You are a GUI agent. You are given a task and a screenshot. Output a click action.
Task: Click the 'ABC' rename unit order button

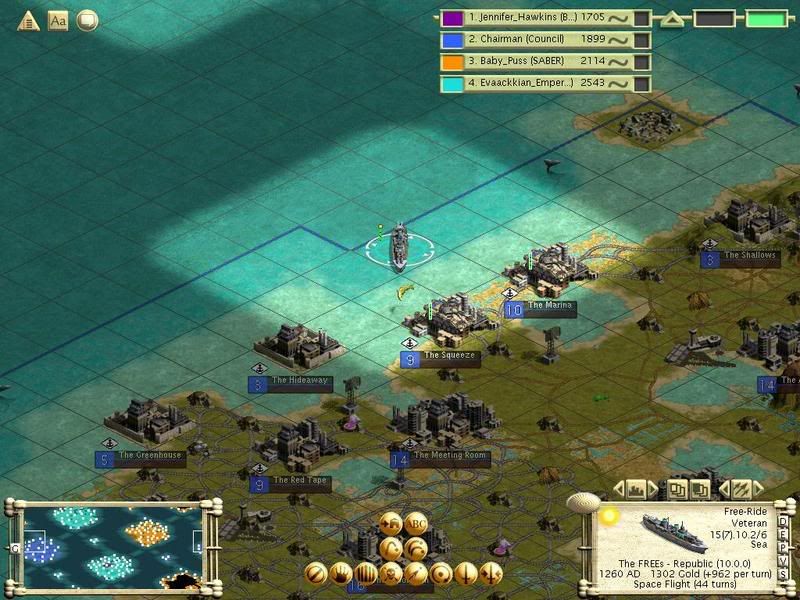[416, 522]
